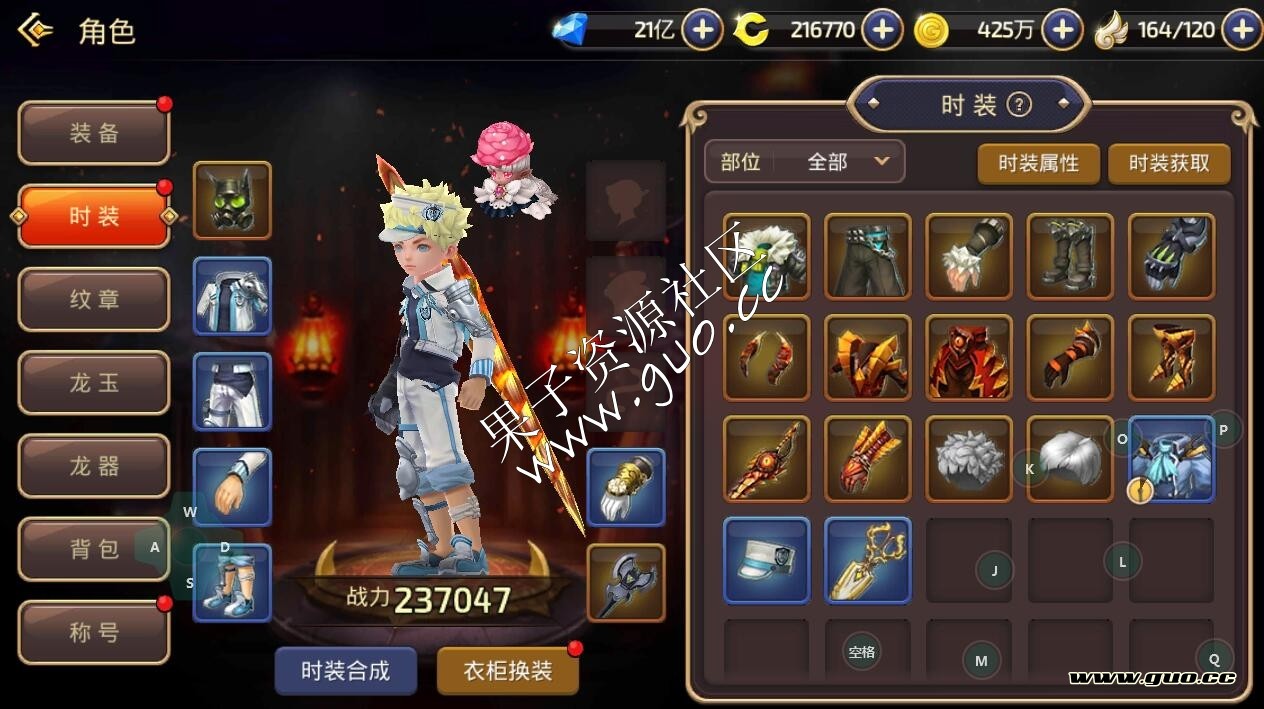Click the 时装合成 button
The width and height of the screenshot is (1264, 709).
tap(345, 670)
